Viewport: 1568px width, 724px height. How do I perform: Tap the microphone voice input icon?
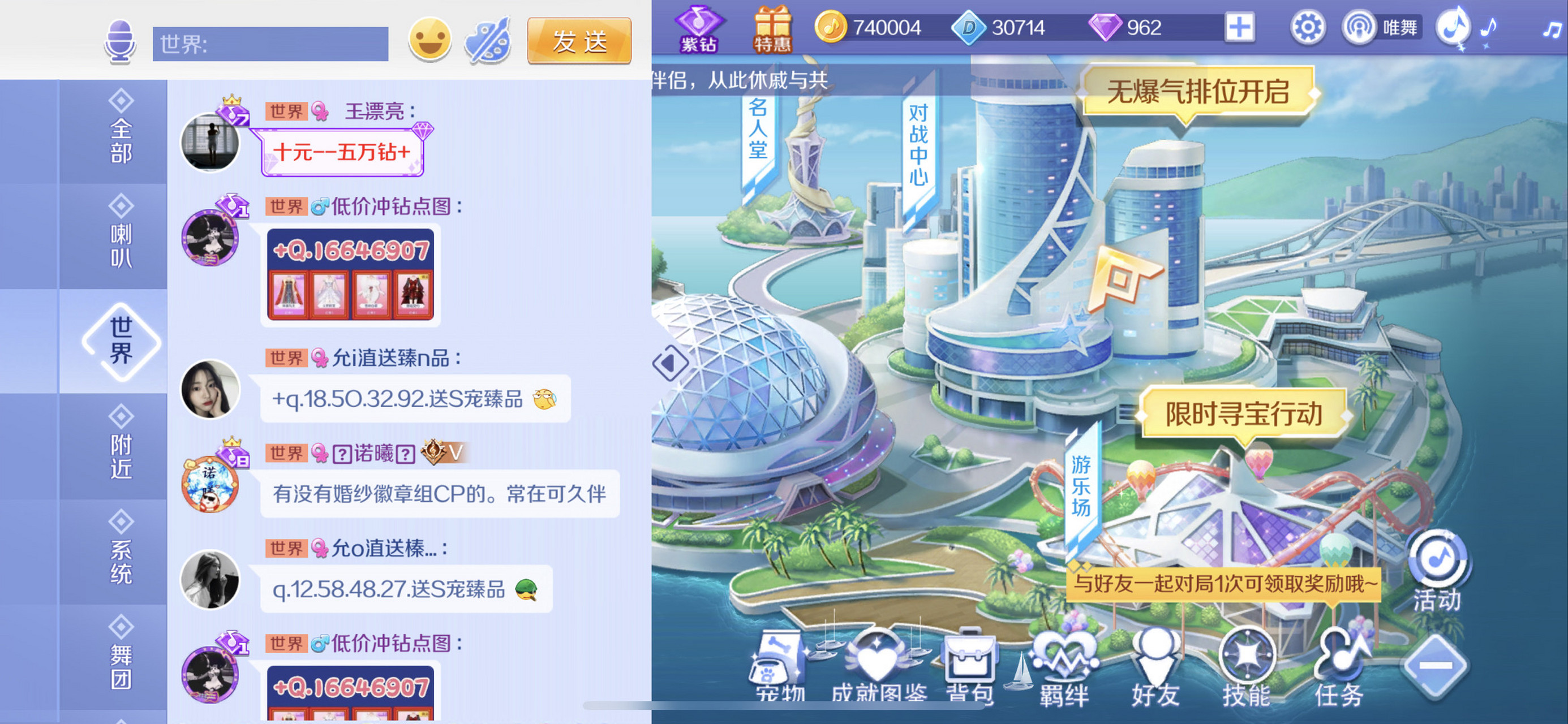[x=120, y=41]
